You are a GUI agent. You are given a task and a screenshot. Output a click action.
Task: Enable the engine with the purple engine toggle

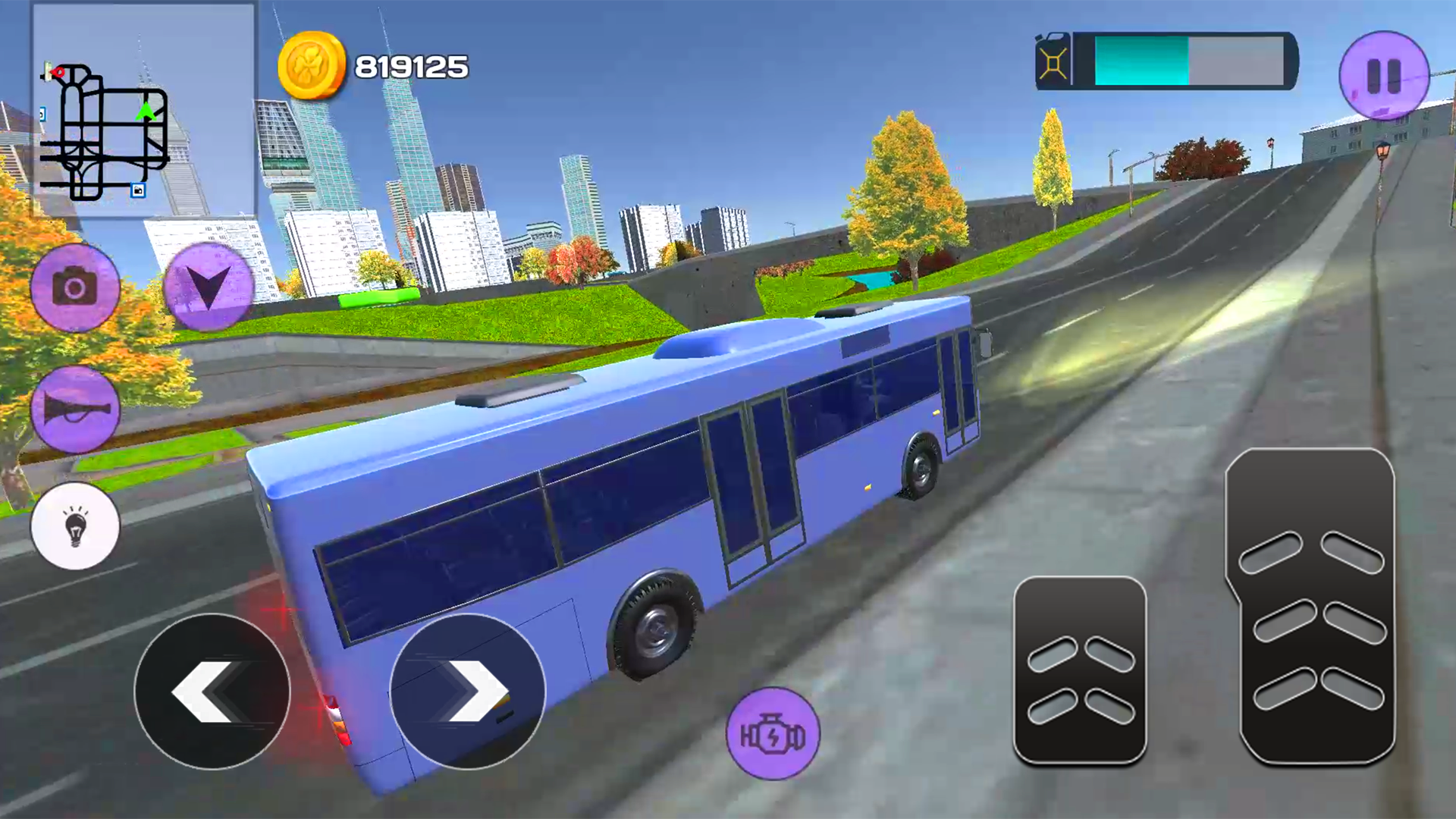point(772,730)
